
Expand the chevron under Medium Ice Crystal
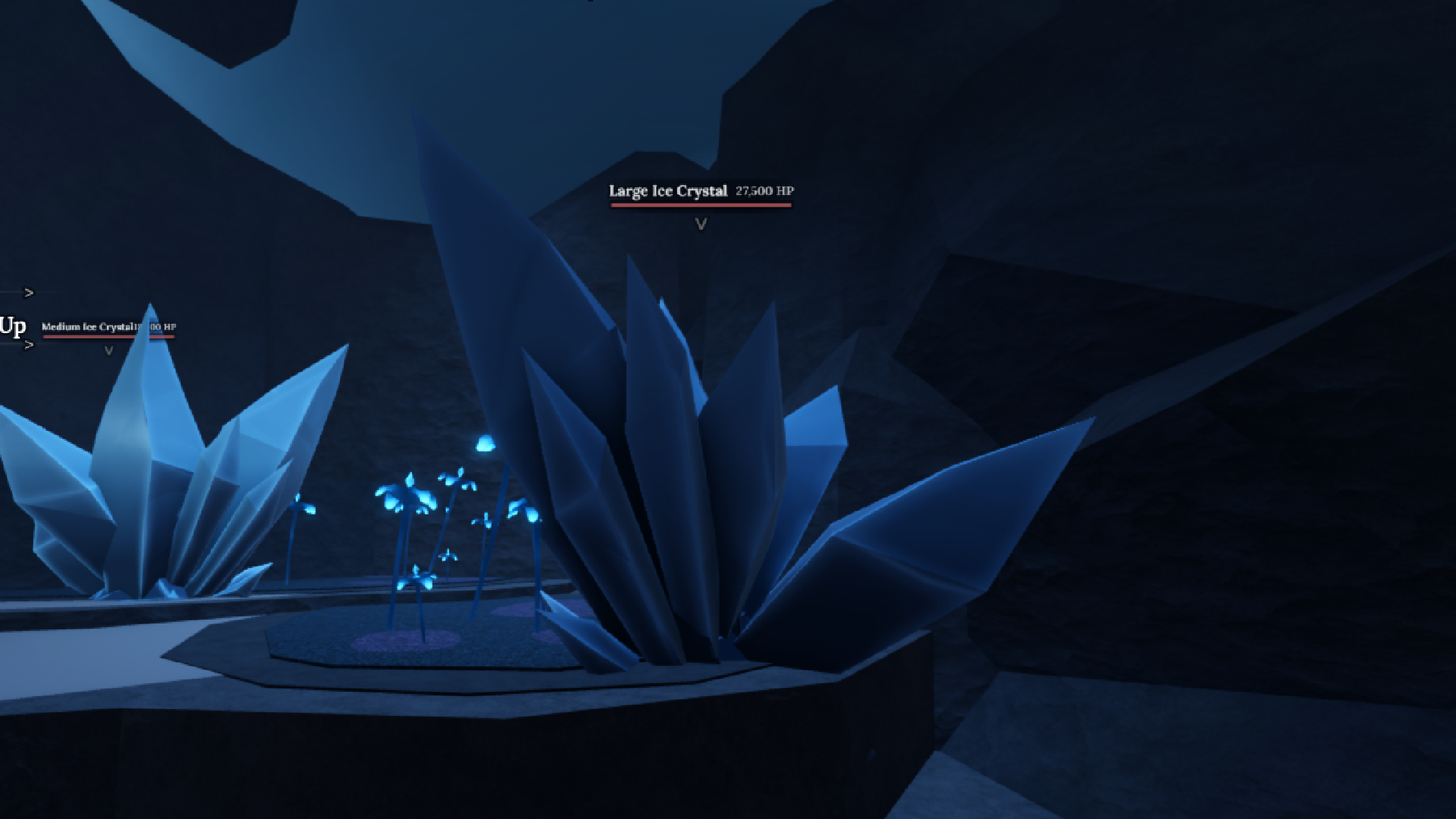108,350
